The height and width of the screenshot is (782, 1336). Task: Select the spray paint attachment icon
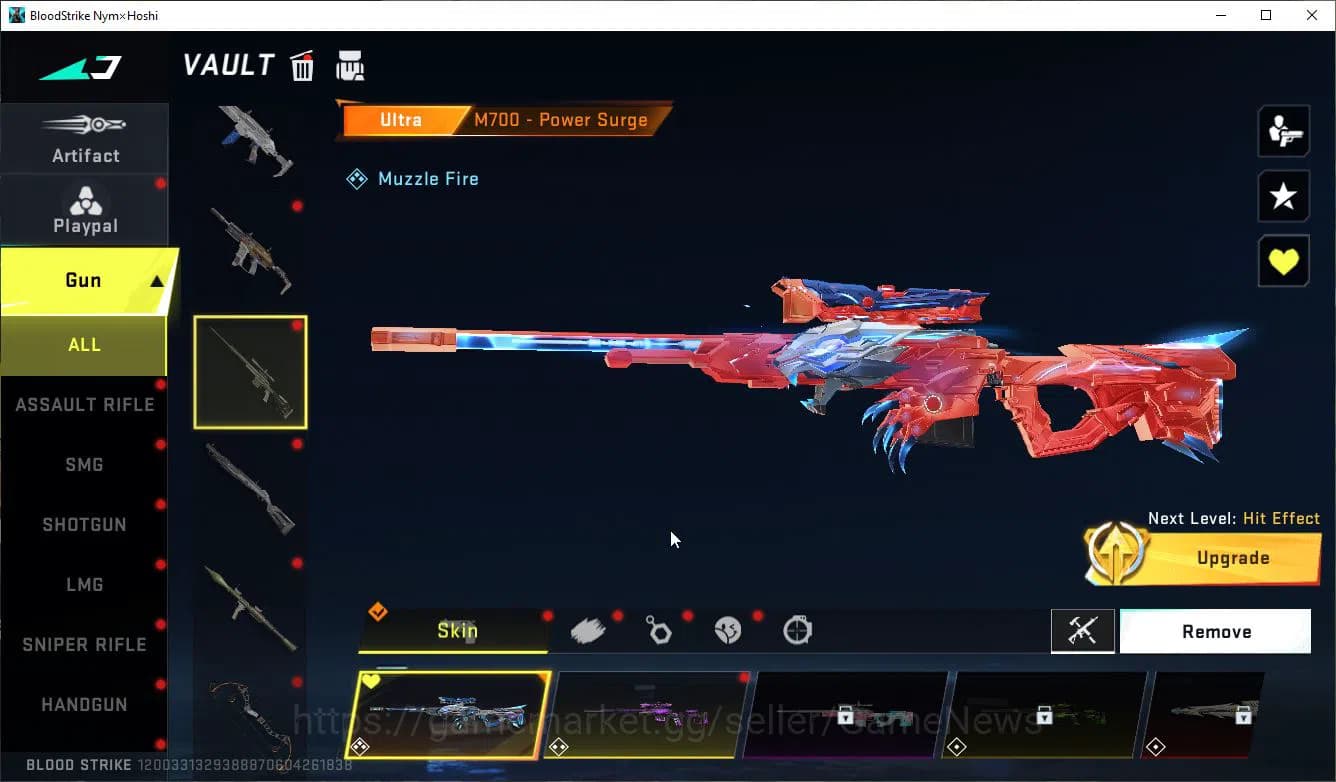pos(589,628)
